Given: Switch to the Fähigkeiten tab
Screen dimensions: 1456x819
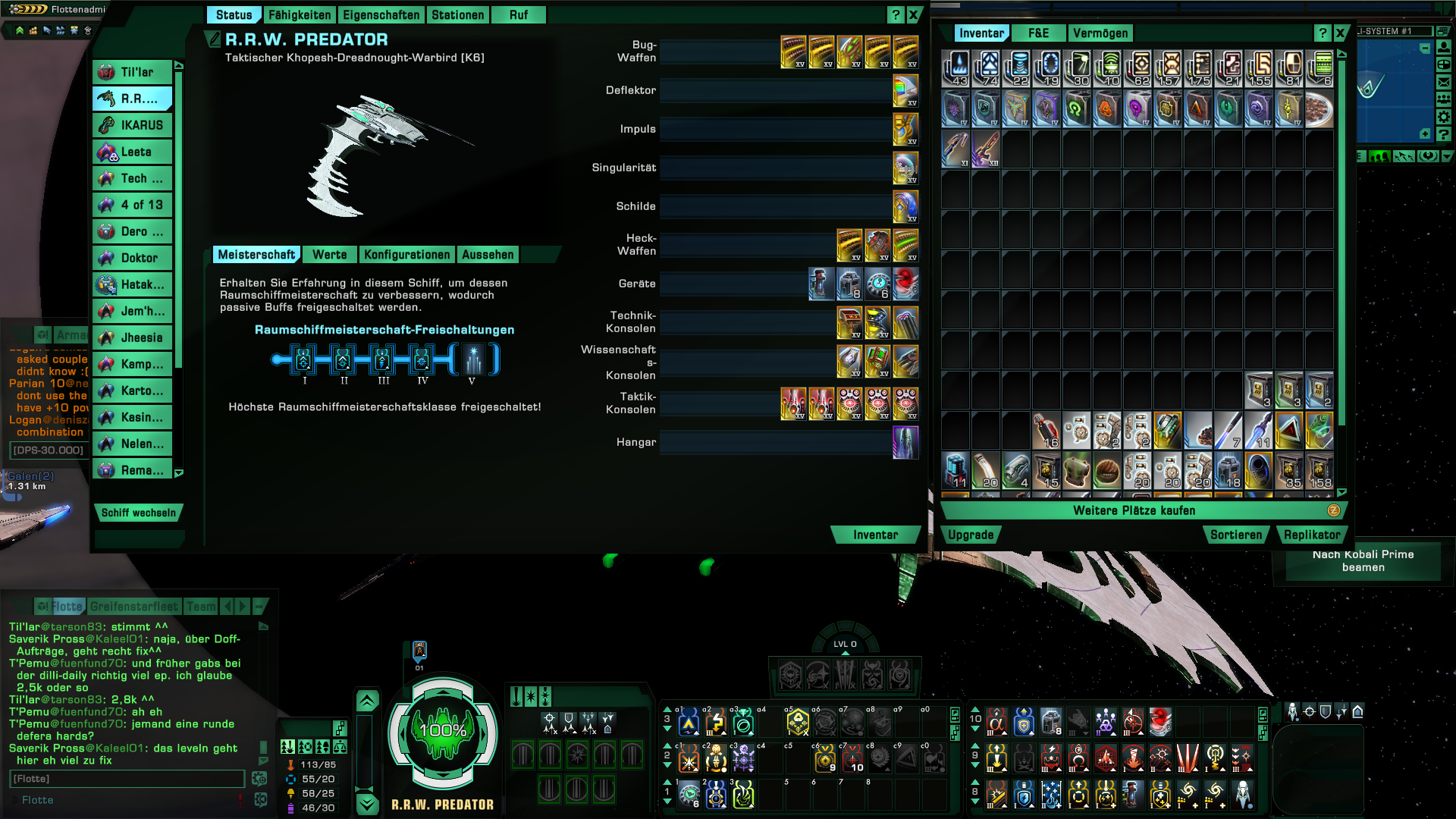Looking at the screenshot, I should tap(300, 15).
